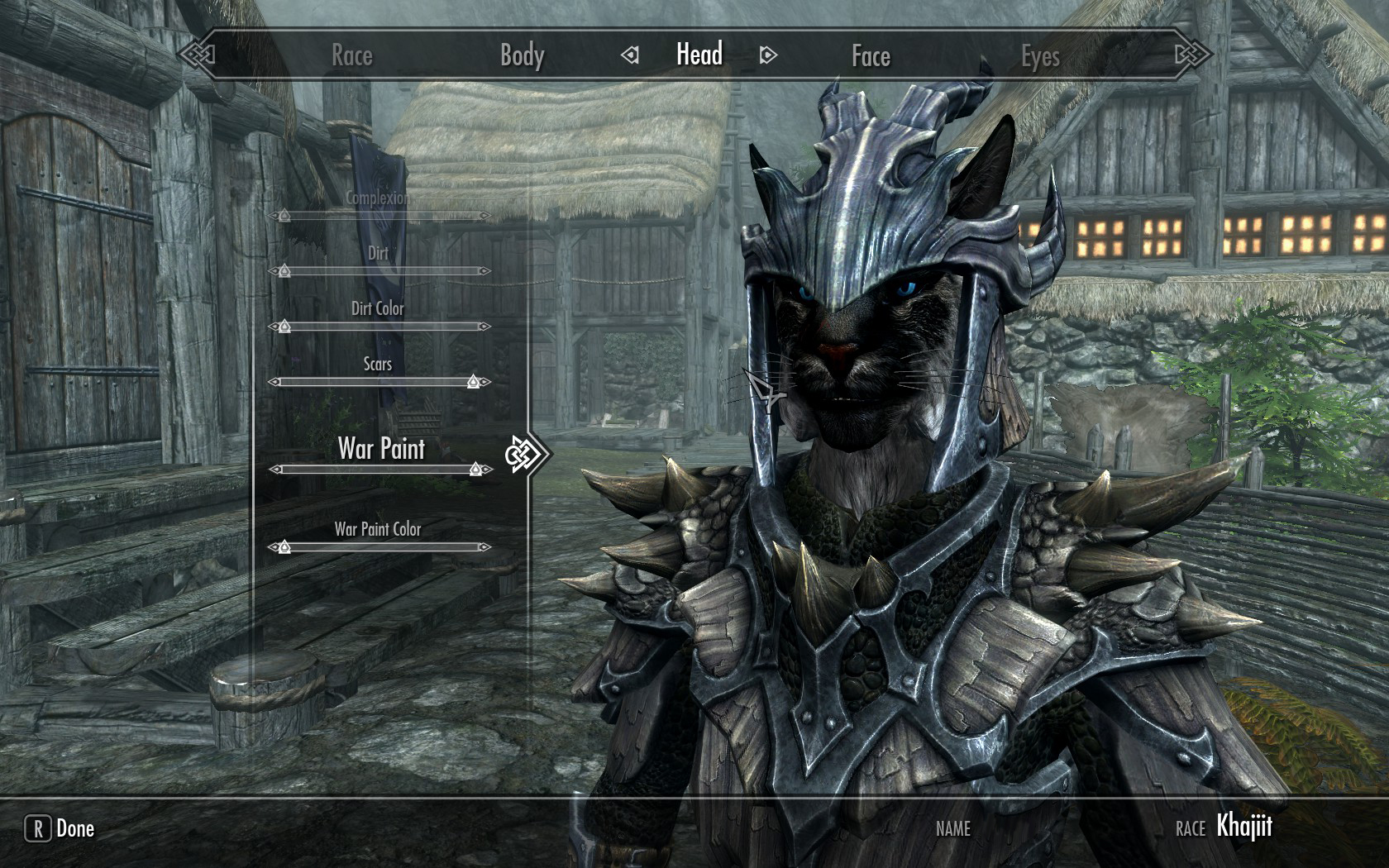Click the right arrow beside Head
Screen dimensions: 1389x868
tap(768, 55)
